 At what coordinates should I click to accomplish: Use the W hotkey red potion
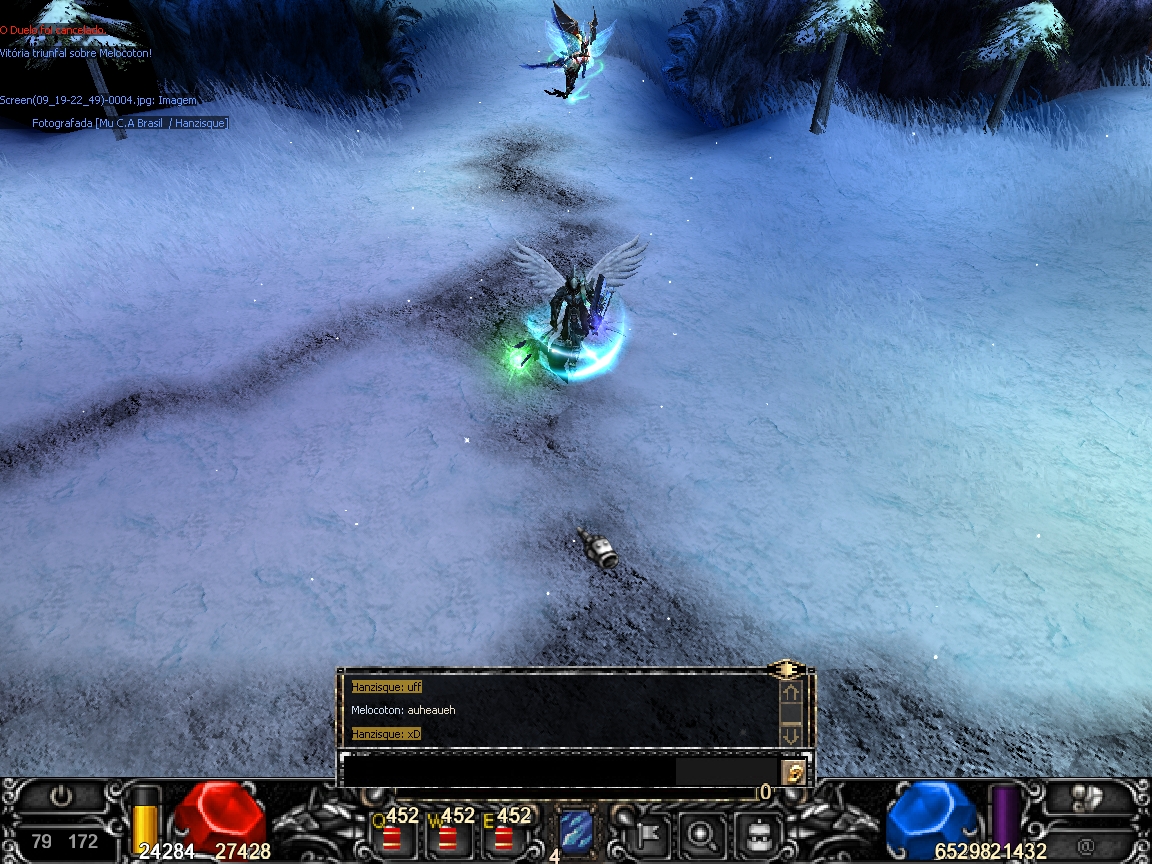pyautogui.click(x=447, y=836)
